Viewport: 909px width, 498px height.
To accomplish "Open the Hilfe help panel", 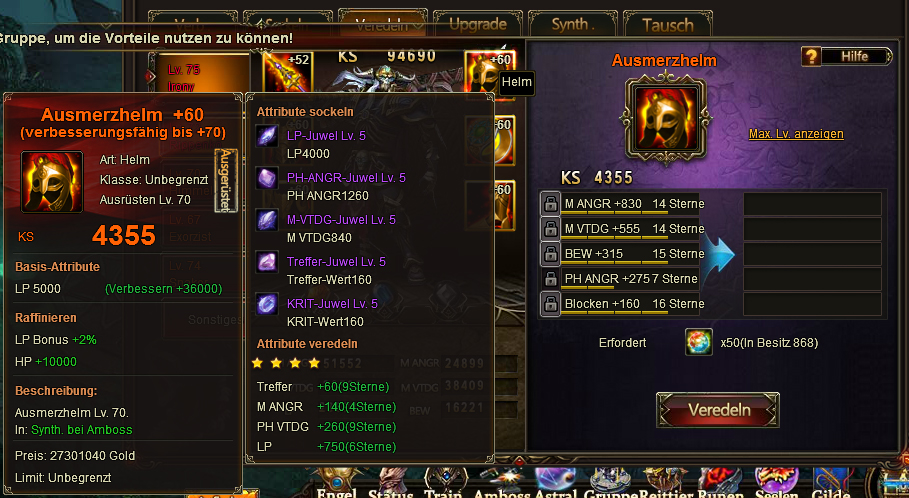I will click(845, 56).
